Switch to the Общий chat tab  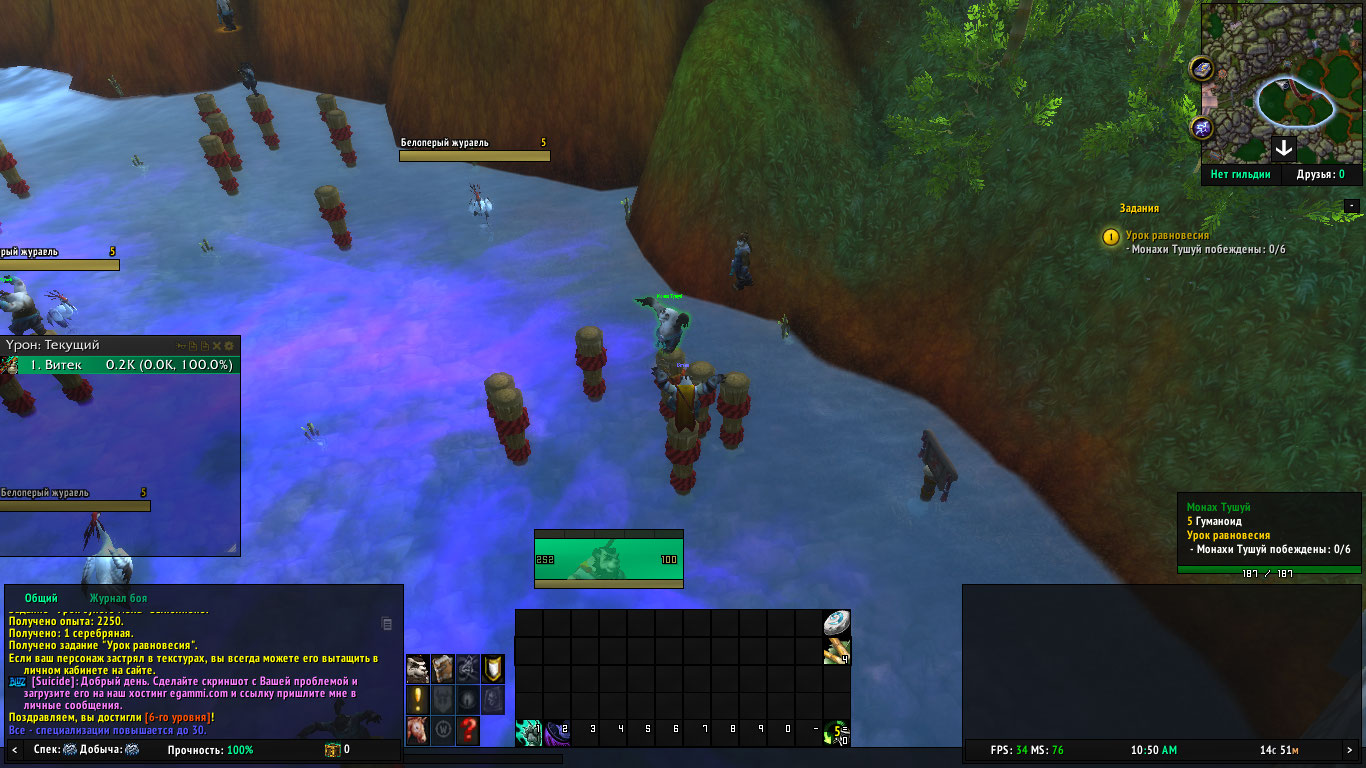click(41, 598)
